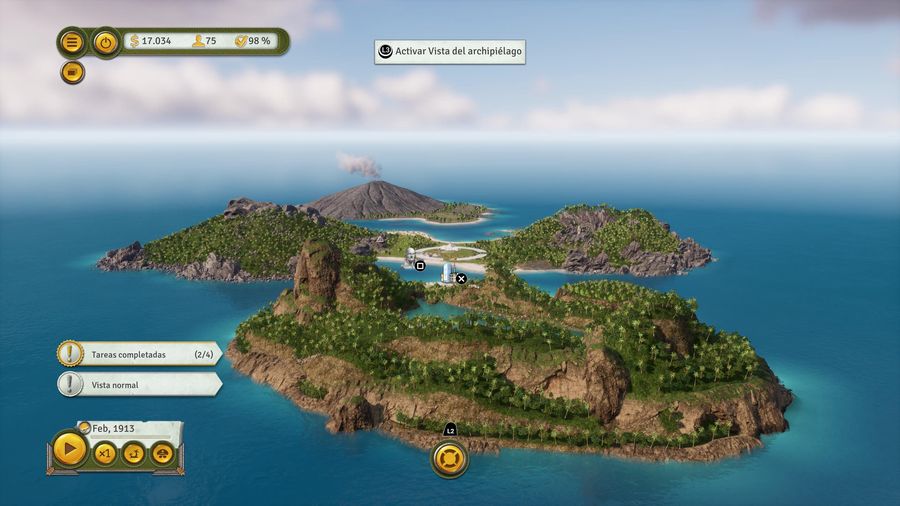Open the hamburger main menu button
This screenshot has width=900, height=506.
pyautogui.click(x=72, y=42)
